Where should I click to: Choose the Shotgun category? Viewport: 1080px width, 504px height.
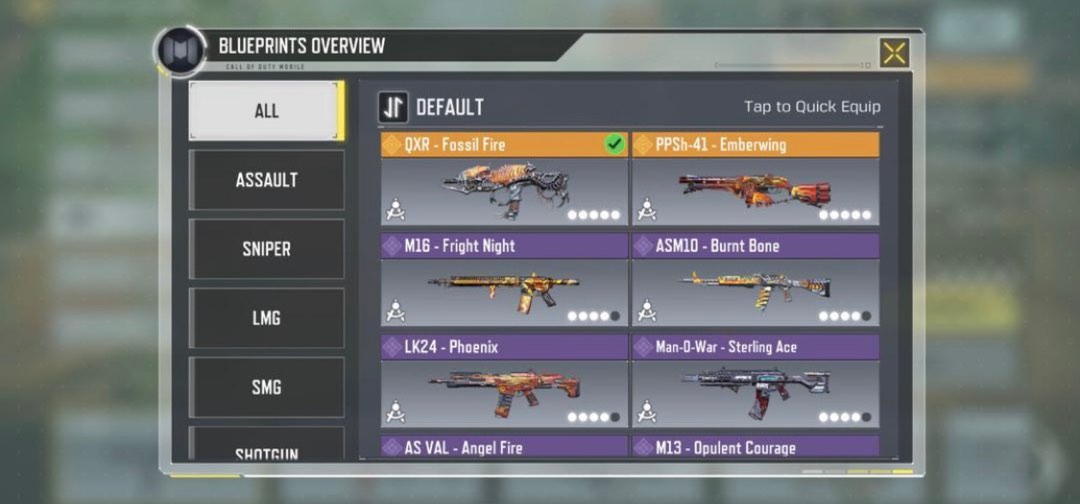pyautogui.click(x=266, y=450)
